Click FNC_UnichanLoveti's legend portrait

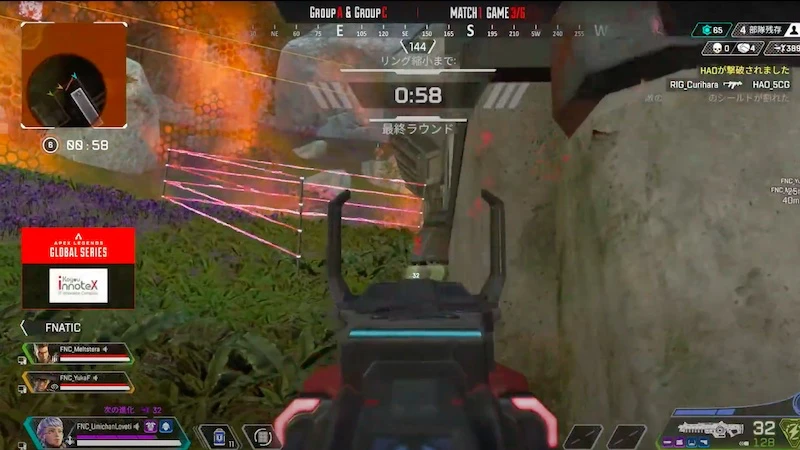coord(52,431)
